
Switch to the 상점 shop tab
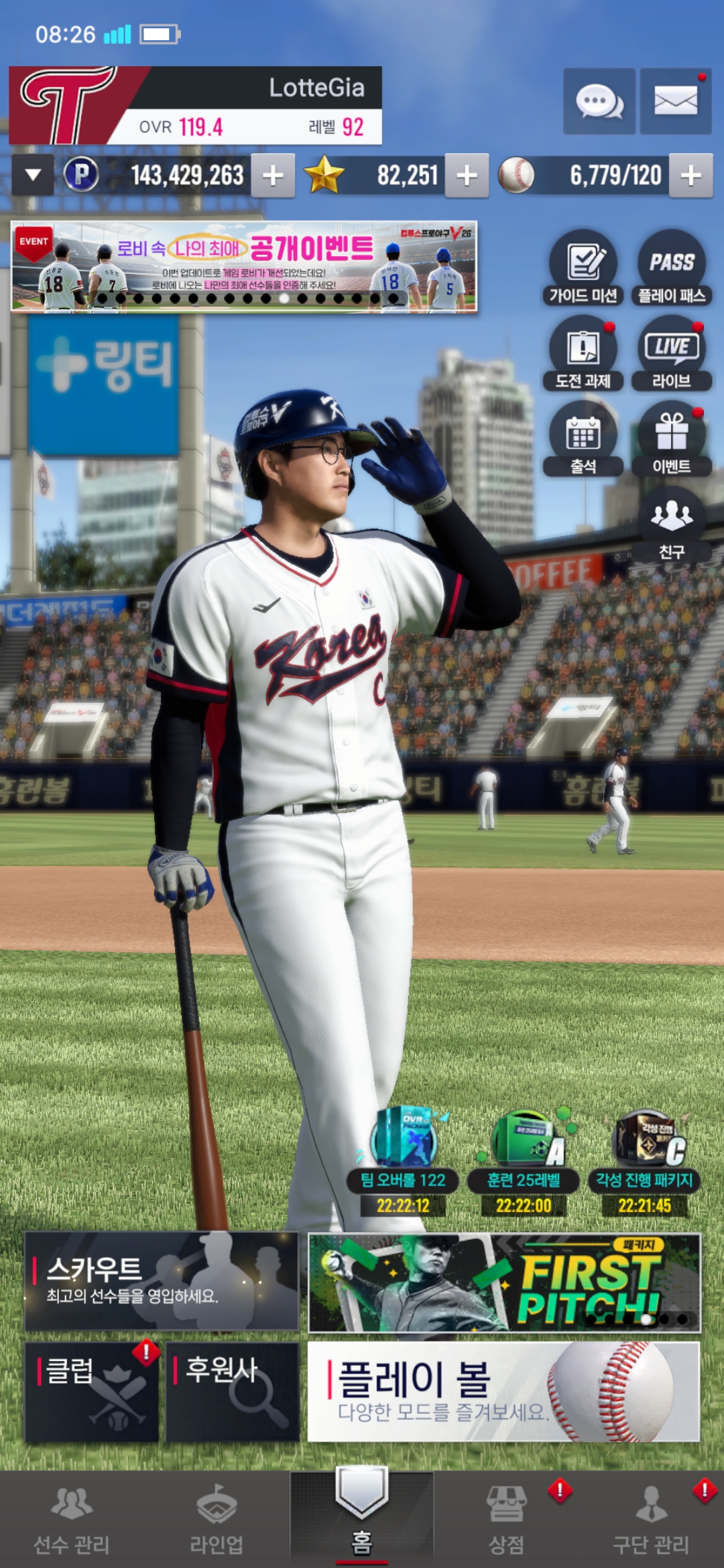506,1519
